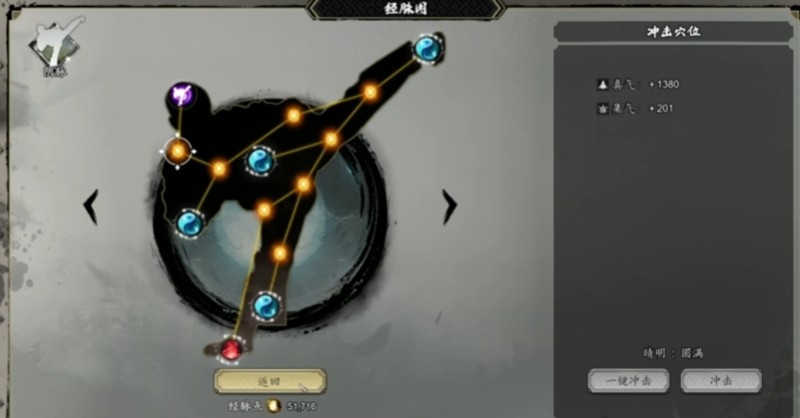800x418 pixels.
Task: Activate the 一键冲击 one-click breakthrough button
Action: 627,381
